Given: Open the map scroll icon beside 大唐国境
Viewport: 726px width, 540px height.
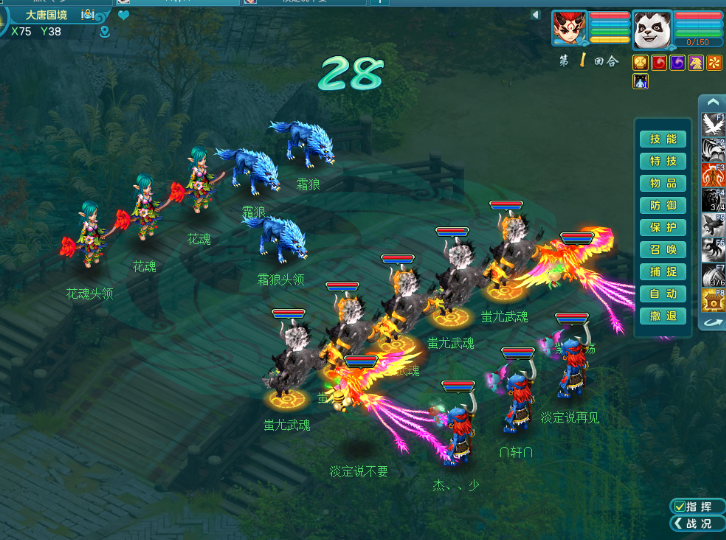Looking at the screenshot, I should click(88, 15).
